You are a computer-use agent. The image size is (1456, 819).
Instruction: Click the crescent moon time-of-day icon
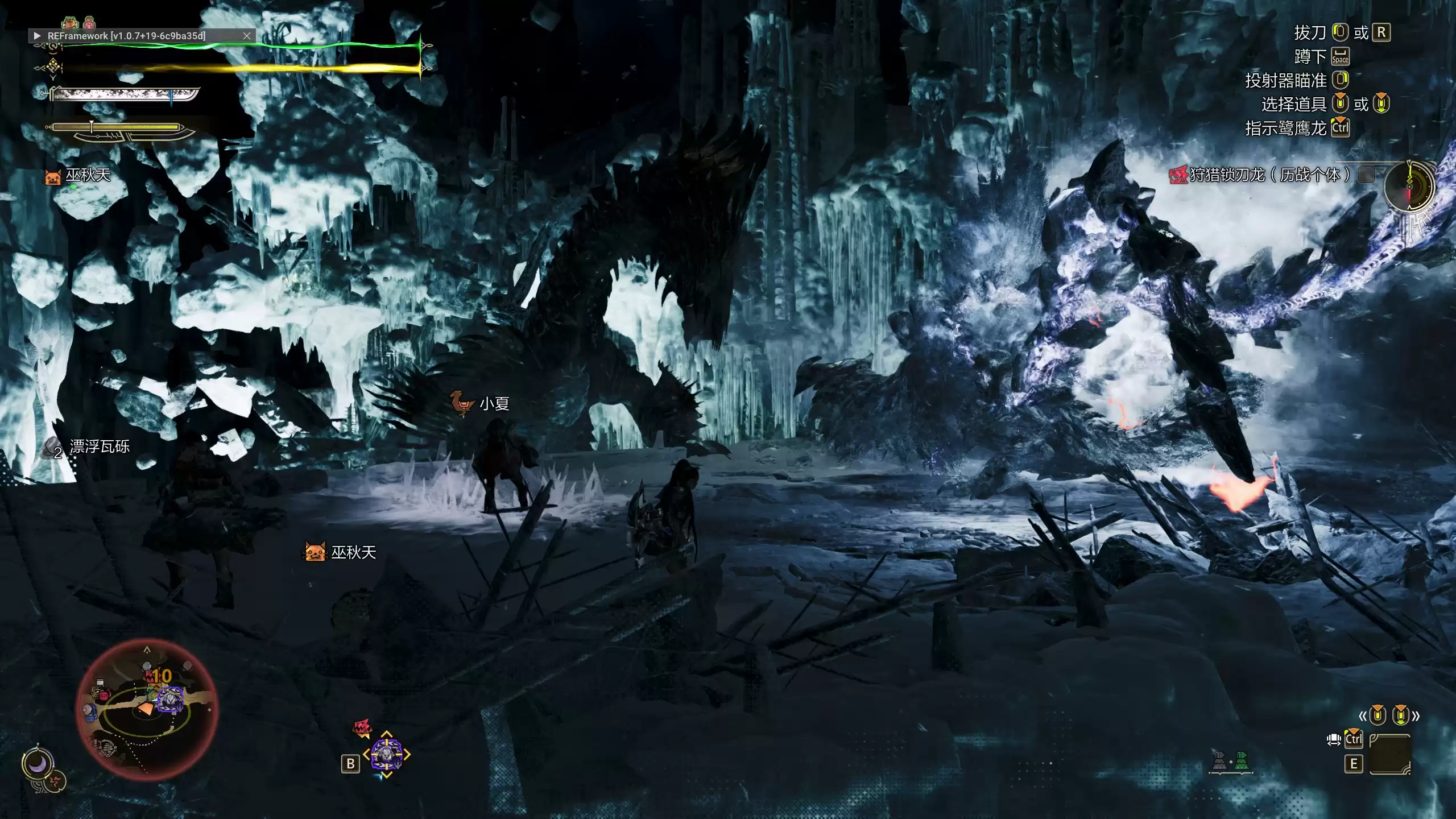[x=38, y=764]
